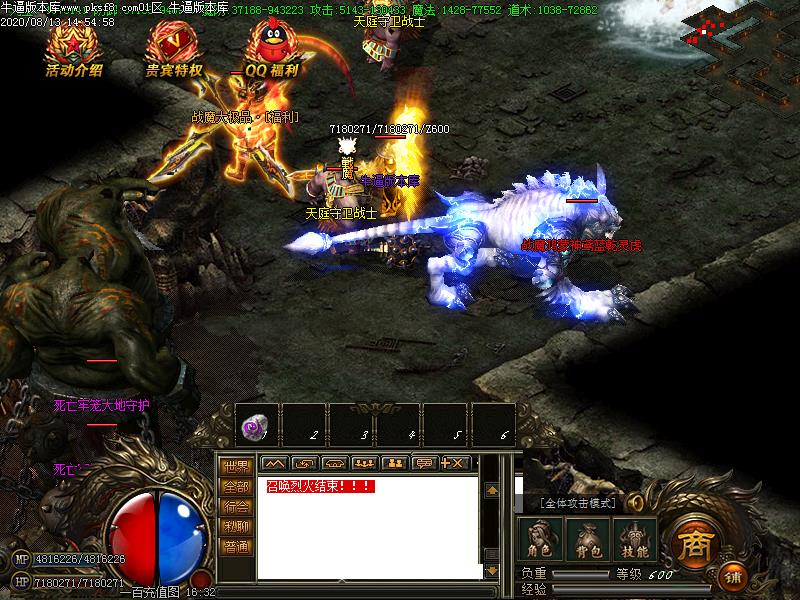Click the small round 铺 stall button
The image size is (800, 600).
click(733, 577)
